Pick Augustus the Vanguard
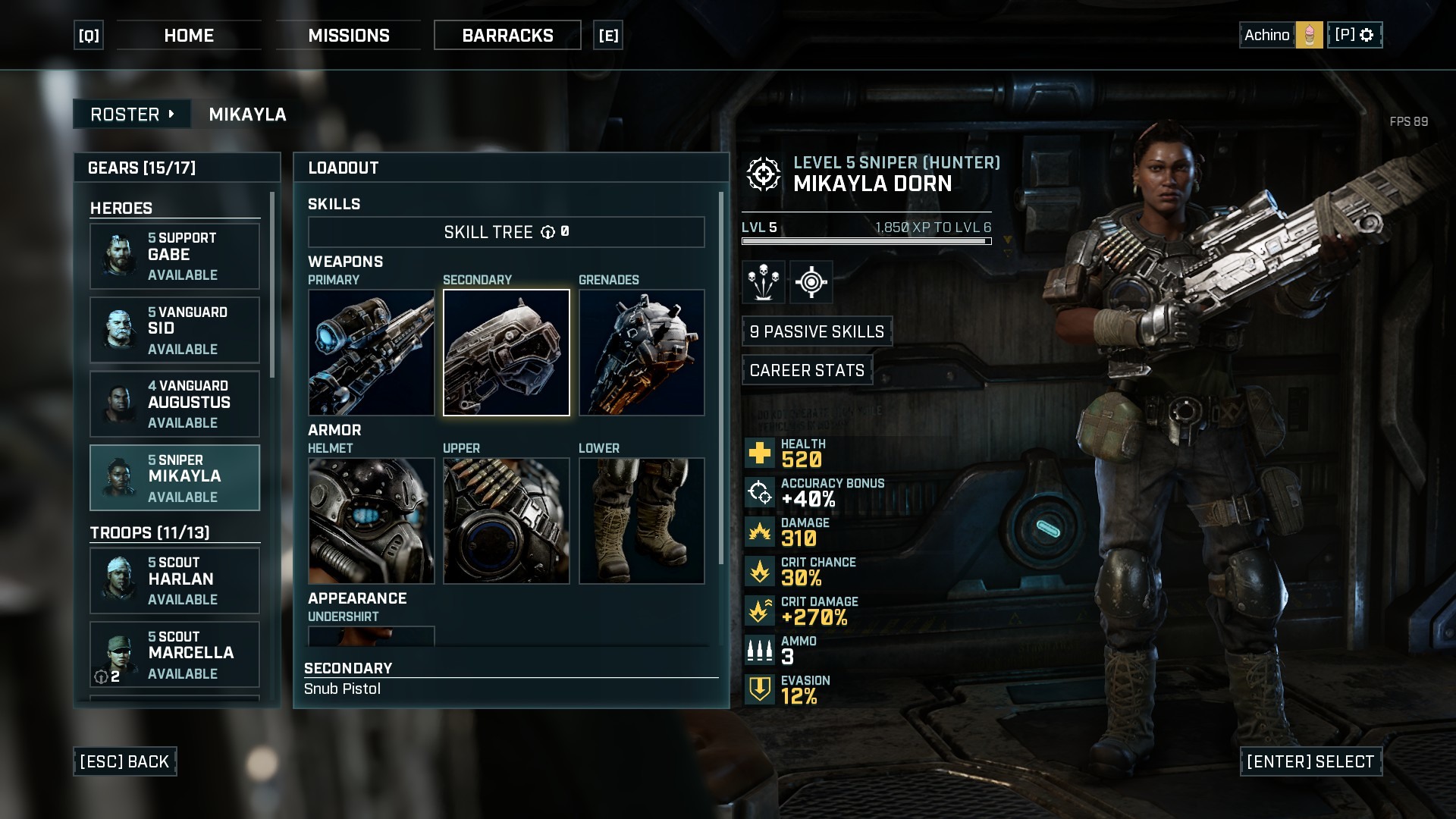Screen dimensions: 1456x819 (175, 404)
